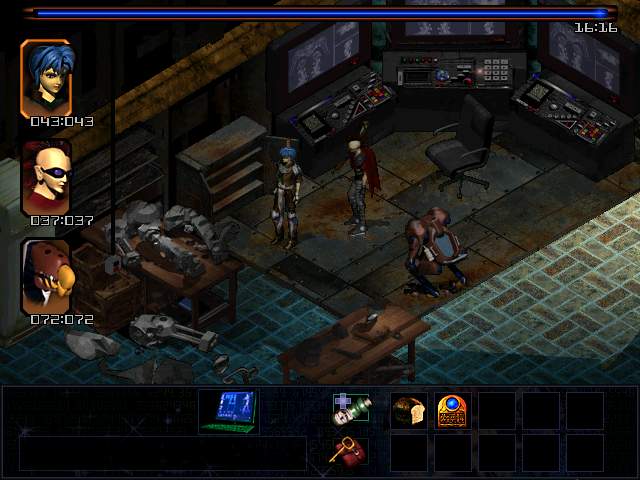This screenshot has height=480, width=640.
Task: Select the bald sunglasses character portrait
Action: (x=46, y=177)
